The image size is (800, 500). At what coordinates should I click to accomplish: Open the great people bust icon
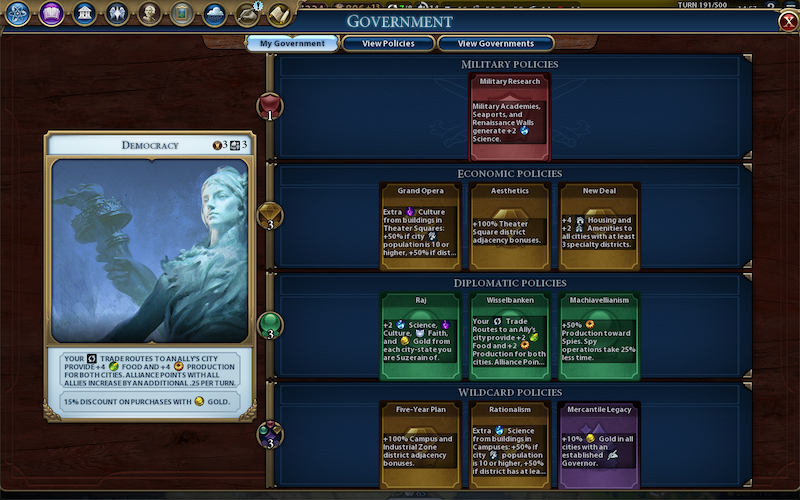[149, 14]
